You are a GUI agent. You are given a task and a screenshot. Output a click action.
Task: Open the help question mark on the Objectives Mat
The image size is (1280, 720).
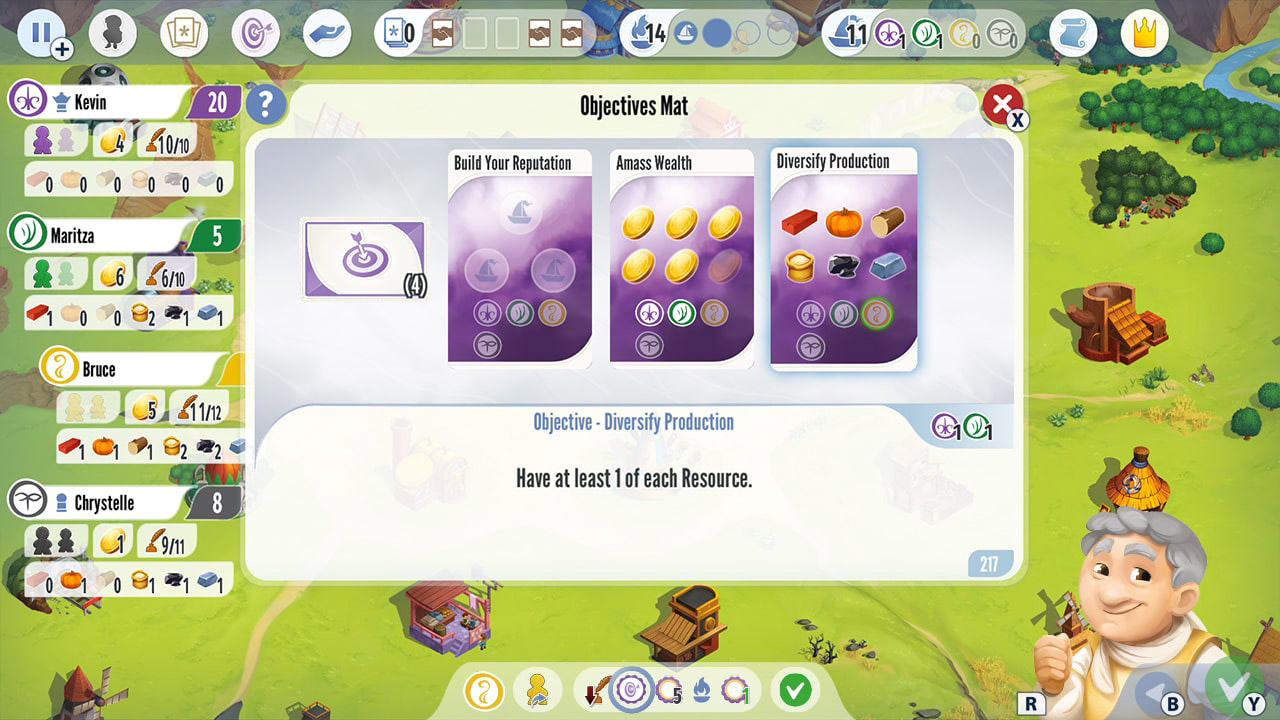tap(266, 104)
